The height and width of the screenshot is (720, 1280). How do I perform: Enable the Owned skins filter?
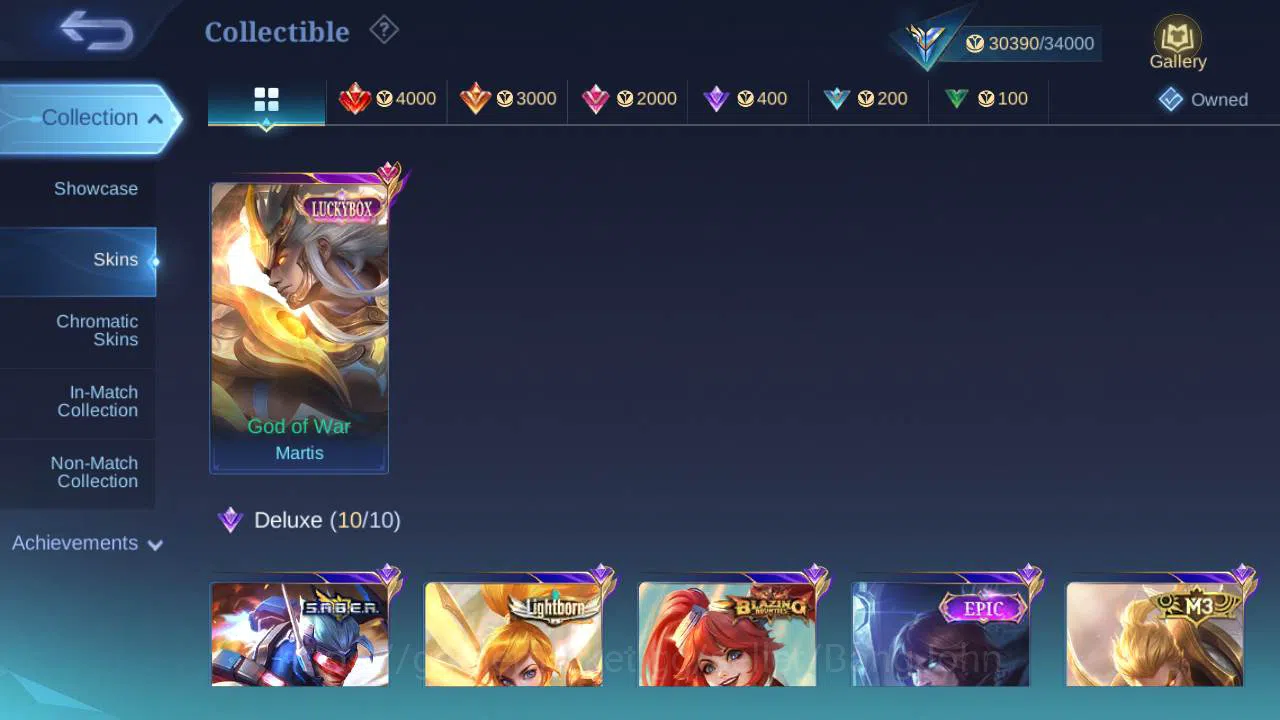point(1205,99)
